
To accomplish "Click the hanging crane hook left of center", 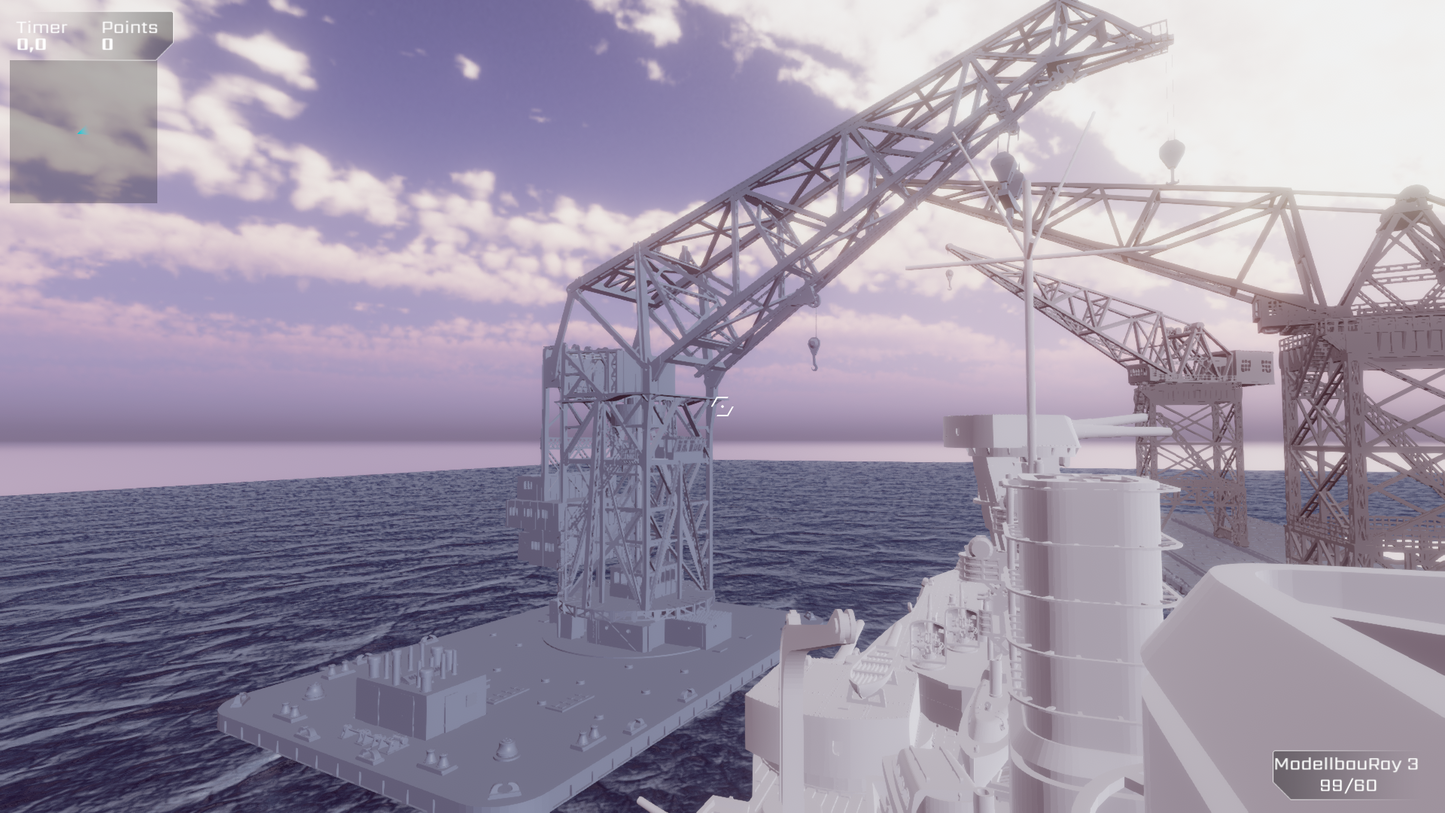I will pyautogui.click(x=816, y=350).
